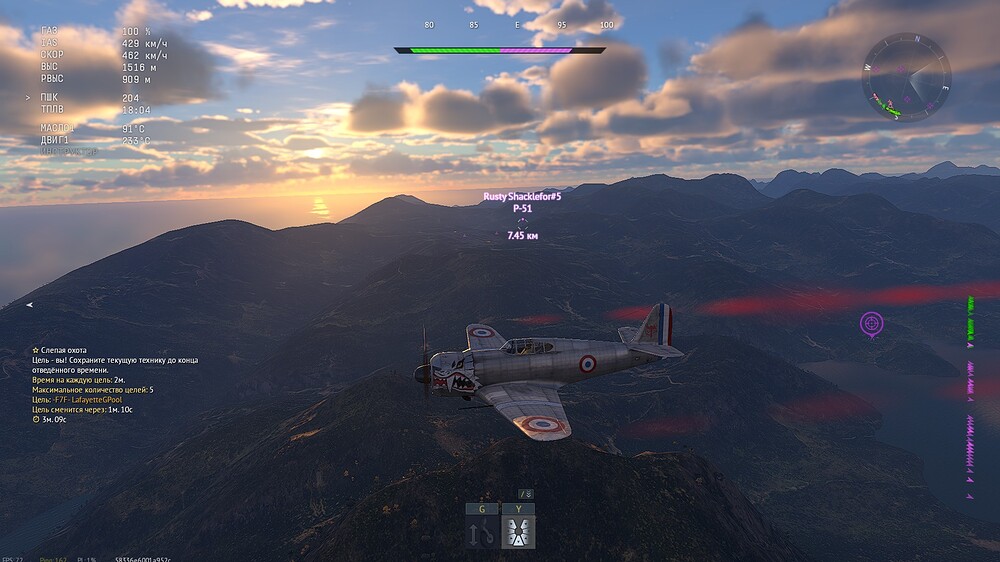Click the small expand arrows above action bar
The width and height of the screenshot is (1000, 562).
526,493
